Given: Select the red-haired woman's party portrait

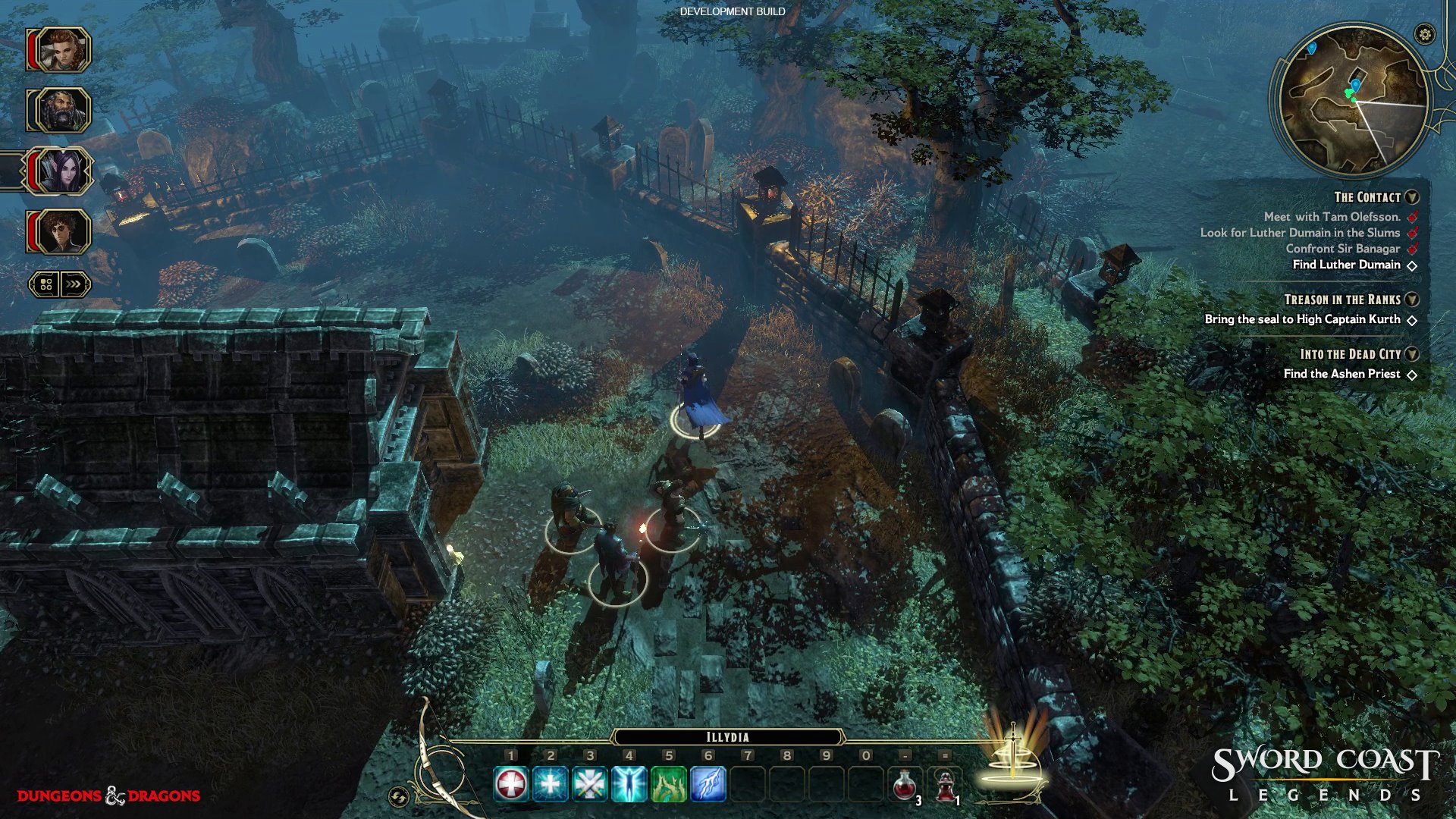Looking at the screenshot, I should [63, 50].
